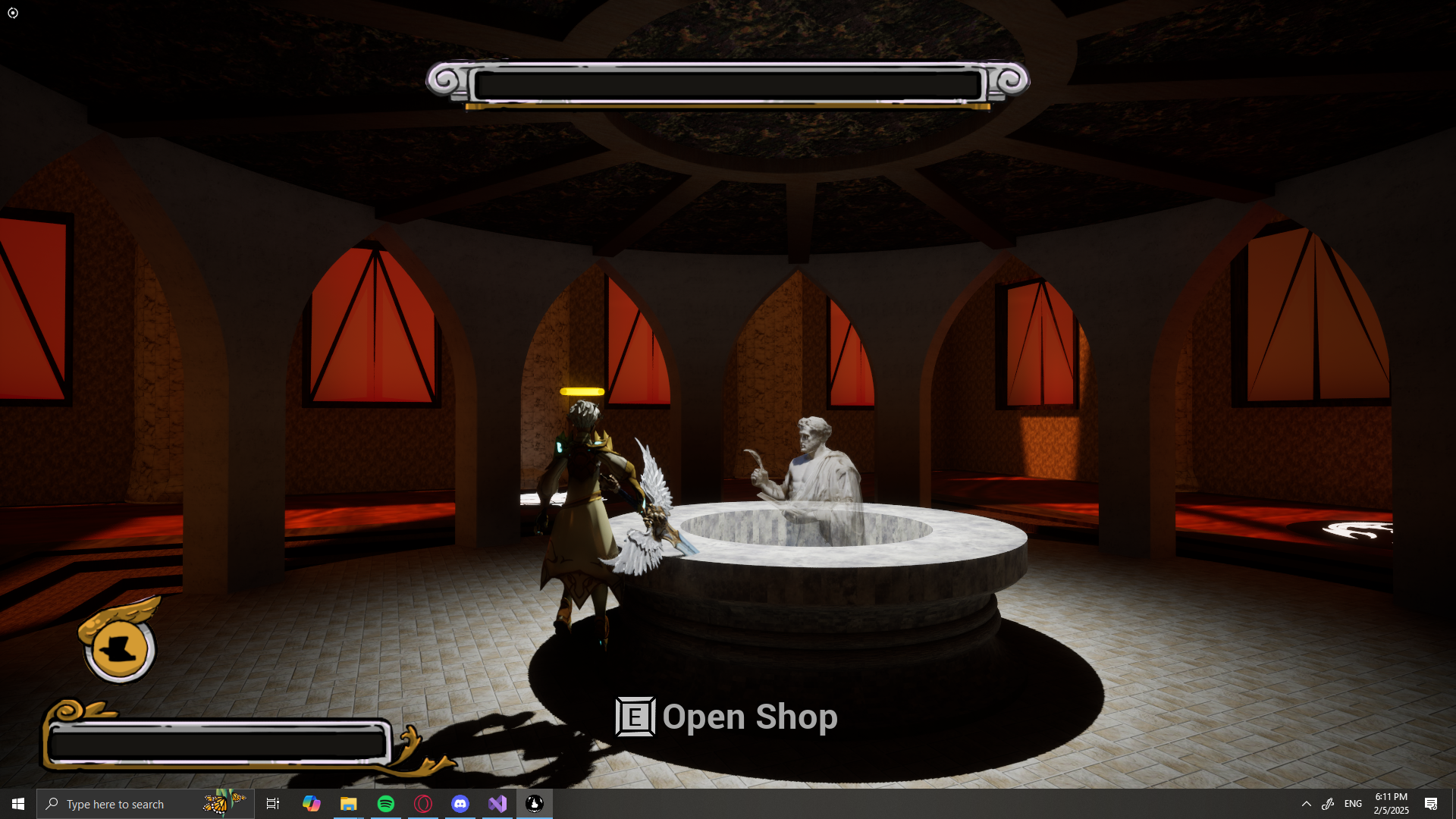Open Discord from the taskbar
The height and width of the screenshot is (819, 1456).
point(460,804)
